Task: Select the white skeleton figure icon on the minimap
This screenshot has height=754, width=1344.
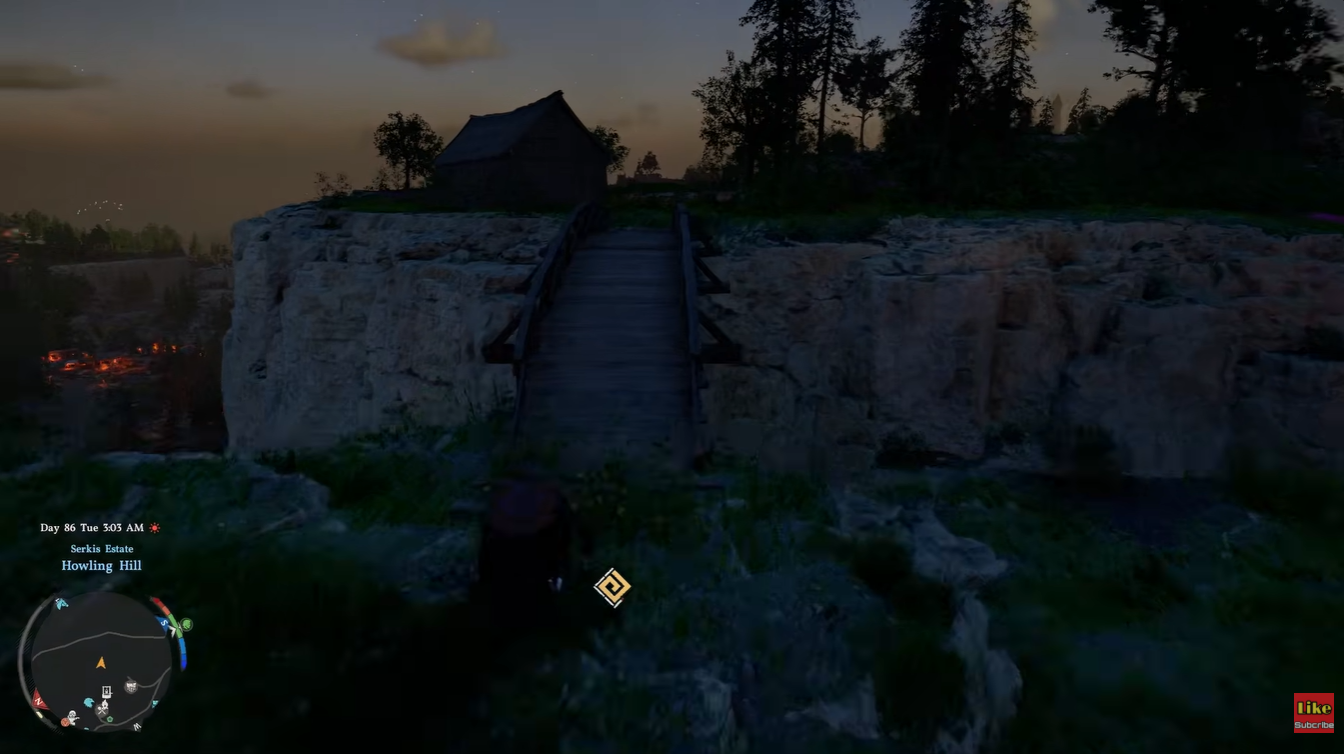Action: pos(74,717)
